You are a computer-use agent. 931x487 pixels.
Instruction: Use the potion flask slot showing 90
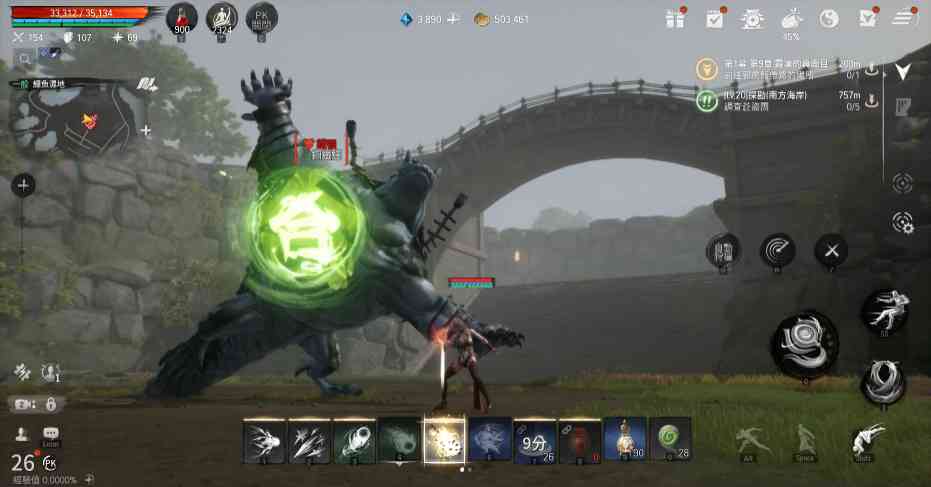[624, 440]
